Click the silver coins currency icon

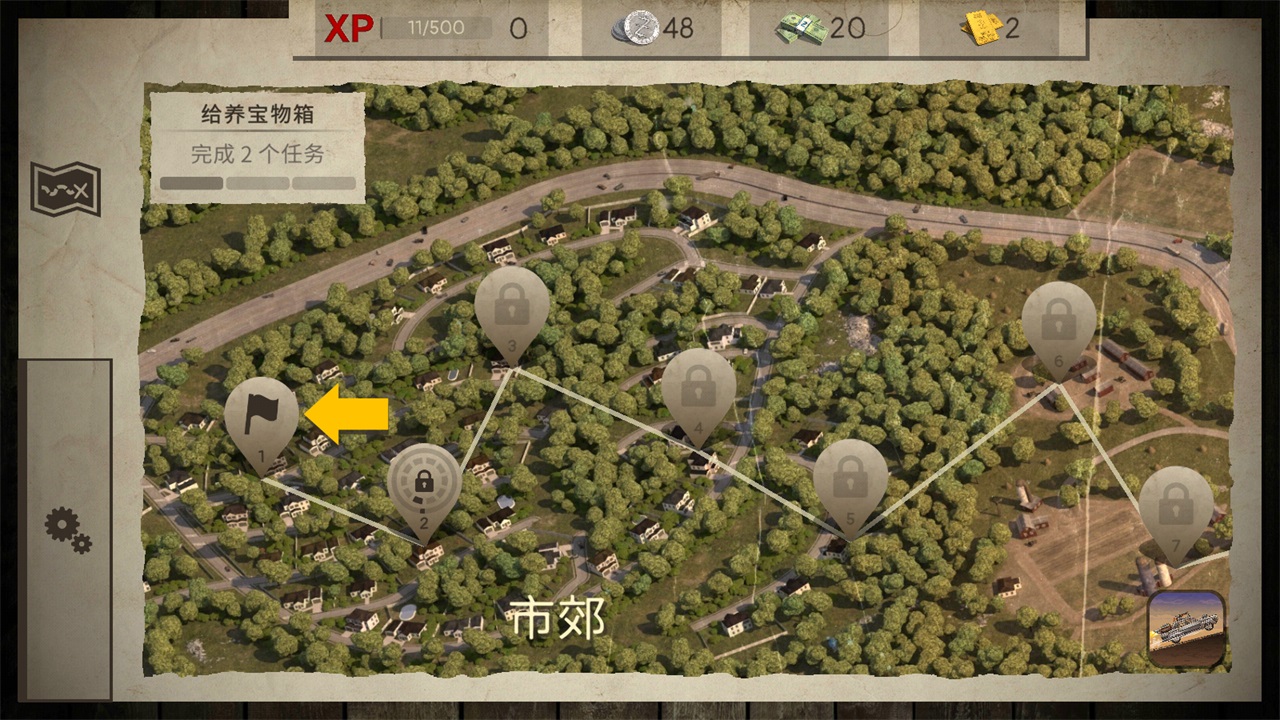point(636,28)
